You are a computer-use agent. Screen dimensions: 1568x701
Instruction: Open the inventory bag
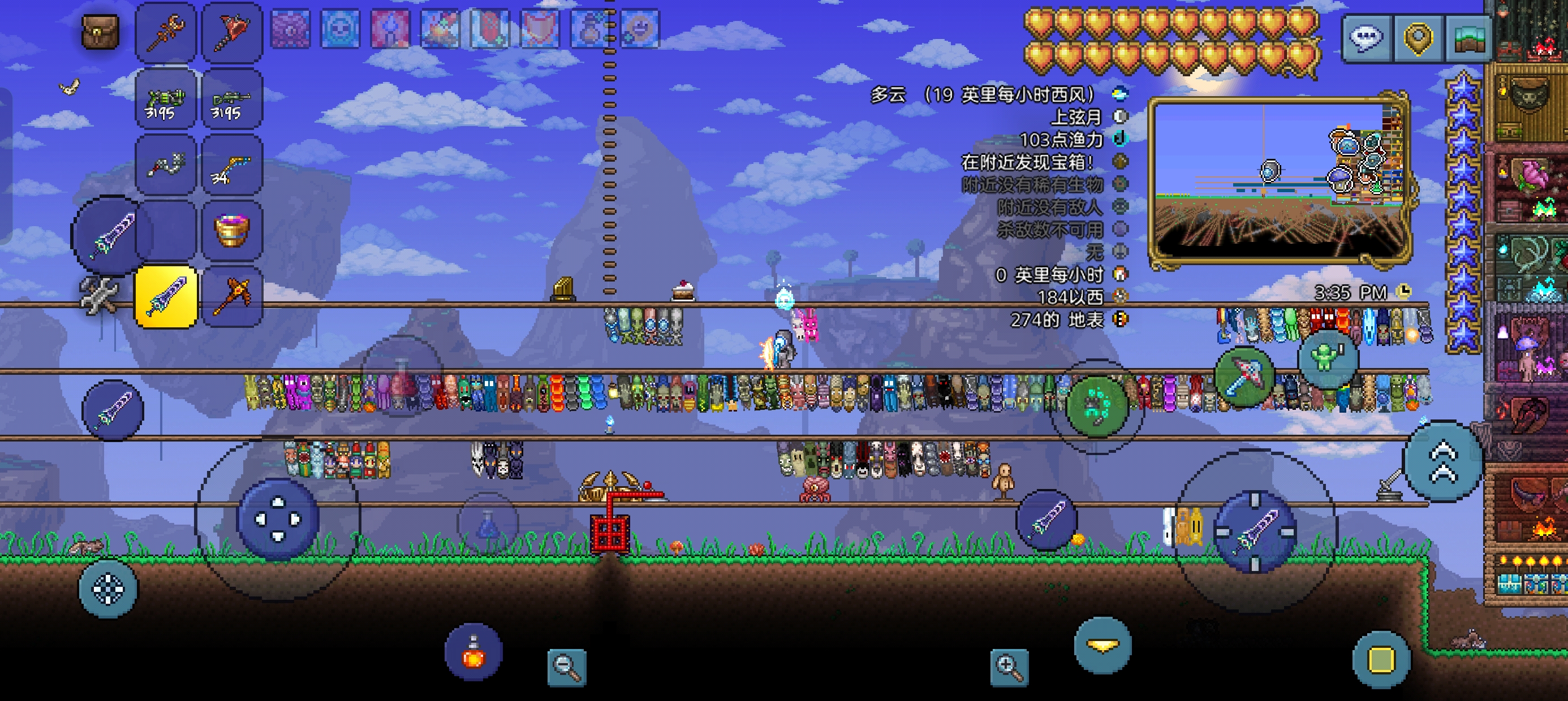coord(100,32)
